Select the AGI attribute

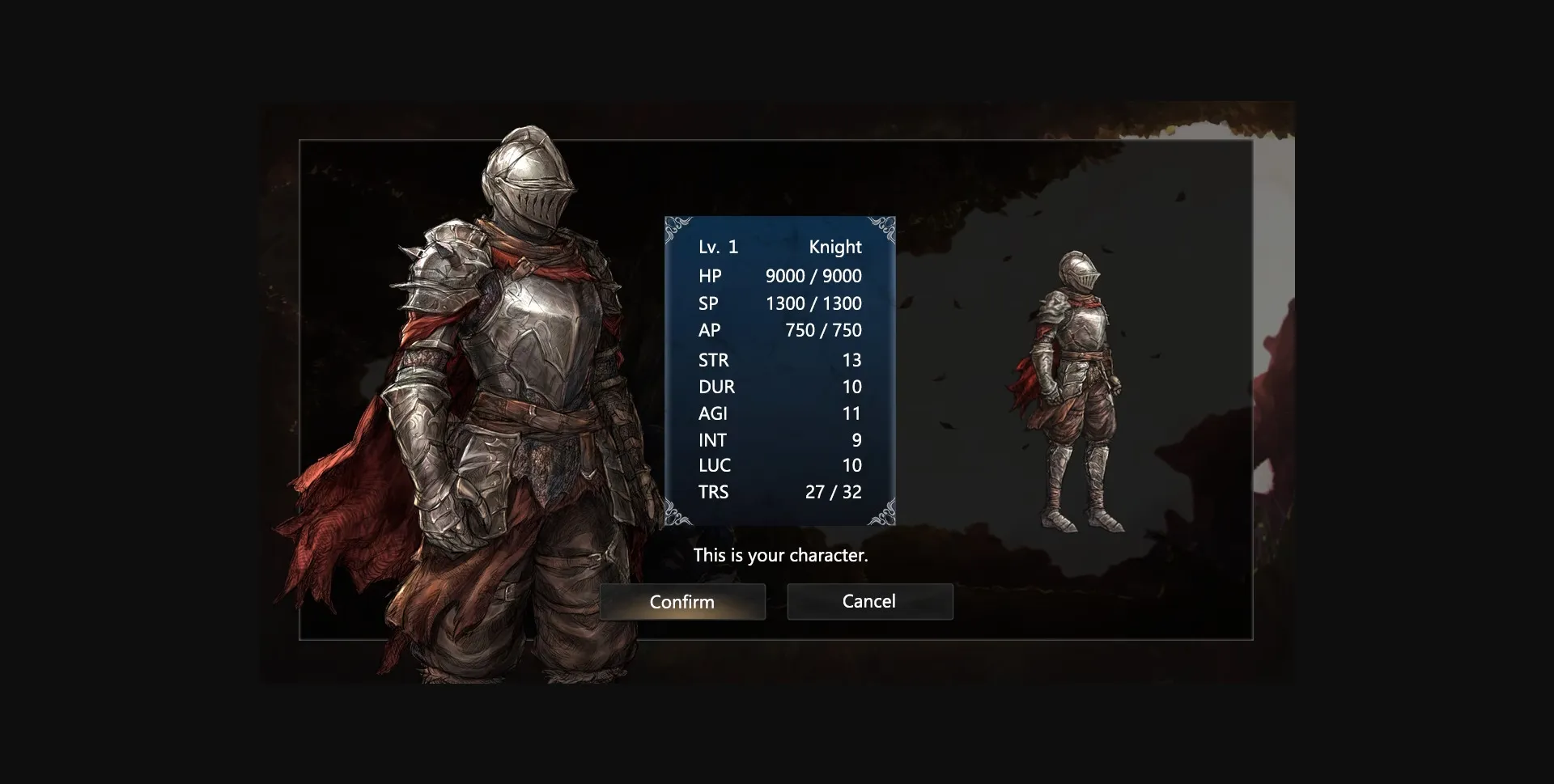pos(713,413)
